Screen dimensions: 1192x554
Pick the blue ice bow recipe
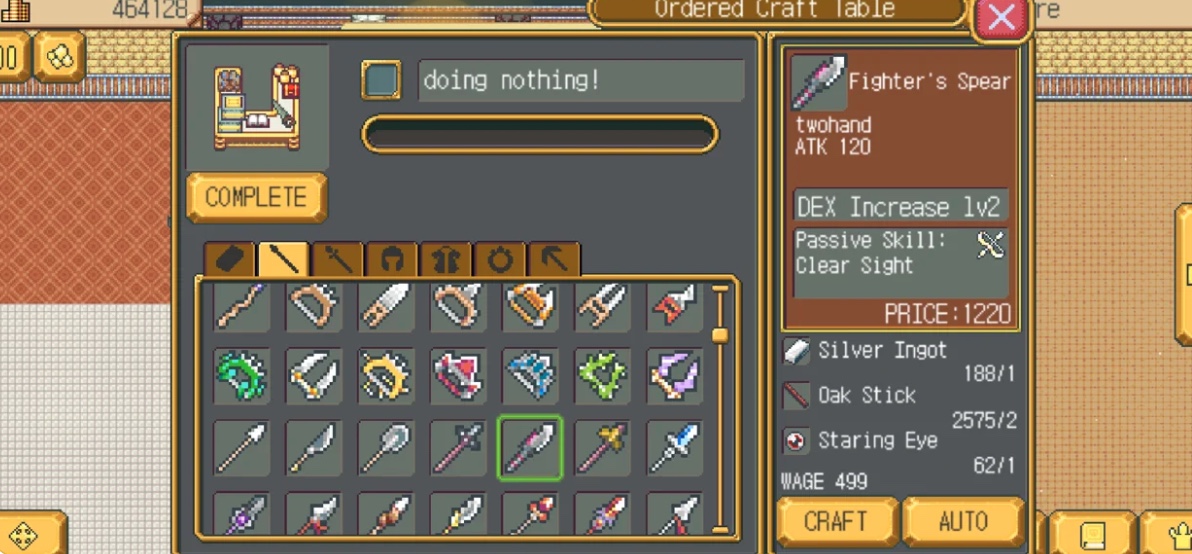click(530, 376)
